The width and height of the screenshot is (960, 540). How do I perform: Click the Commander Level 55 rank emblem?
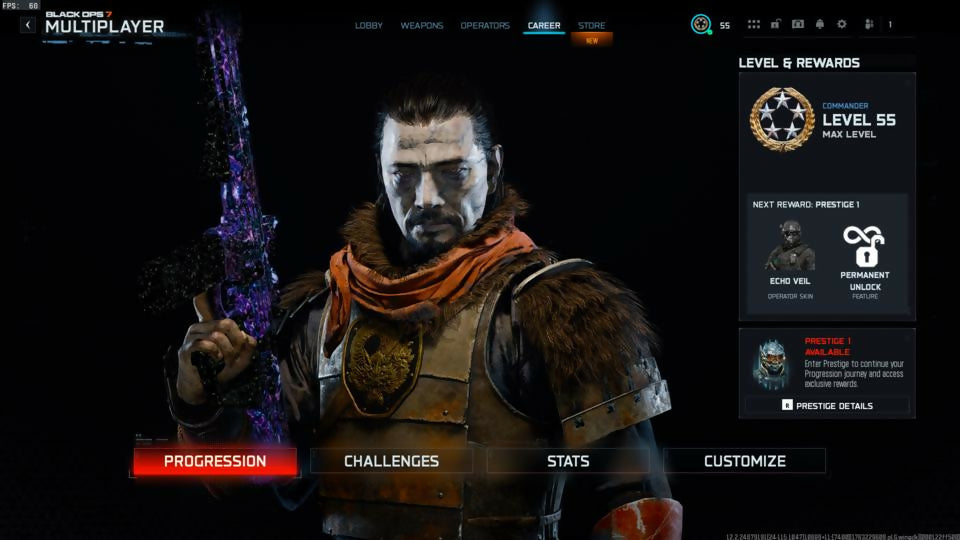pyautogui.click(x=782, y=119)
